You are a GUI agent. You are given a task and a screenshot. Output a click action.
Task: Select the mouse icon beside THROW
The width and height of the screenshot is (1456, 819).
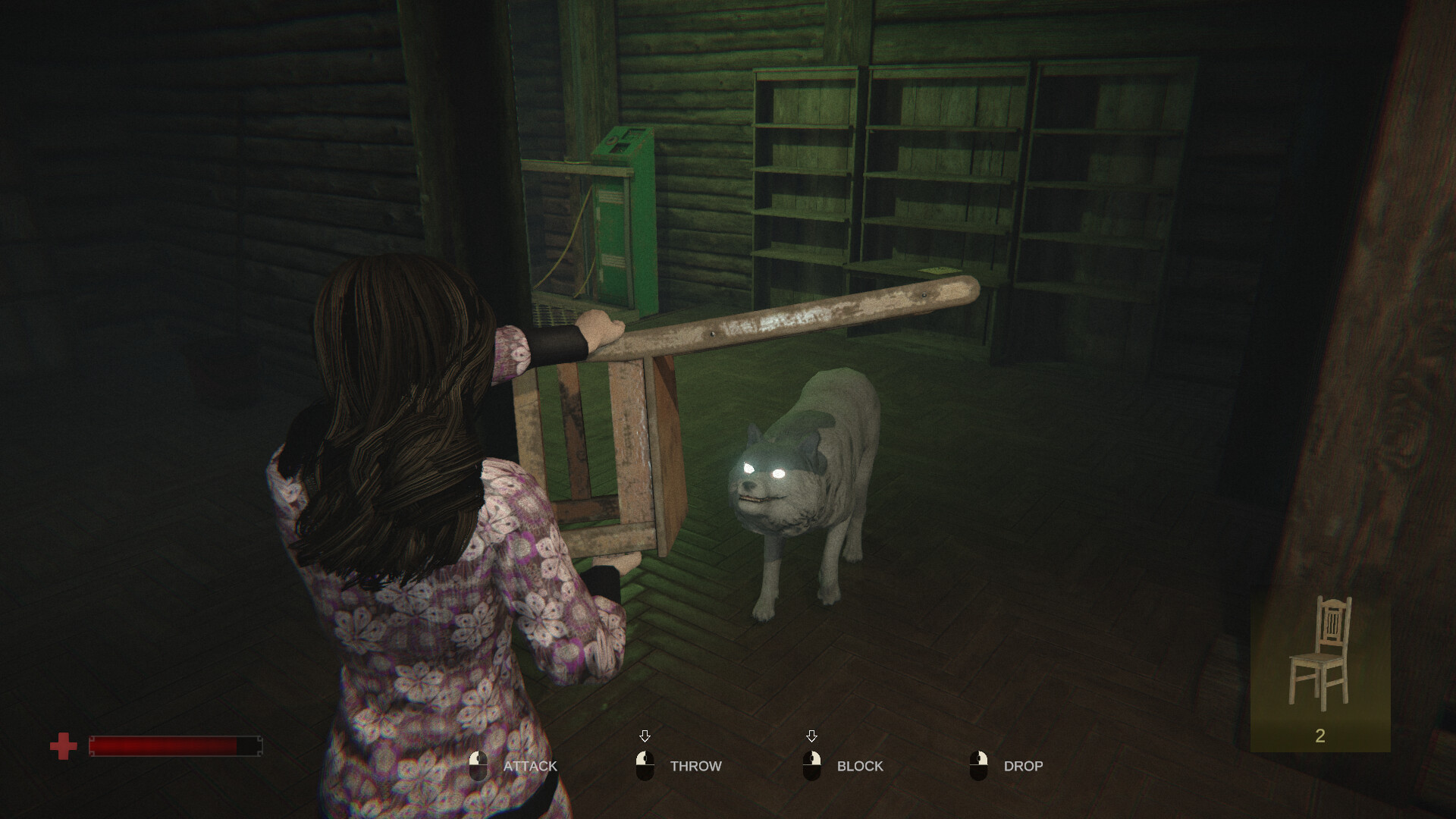coord(646,766)
